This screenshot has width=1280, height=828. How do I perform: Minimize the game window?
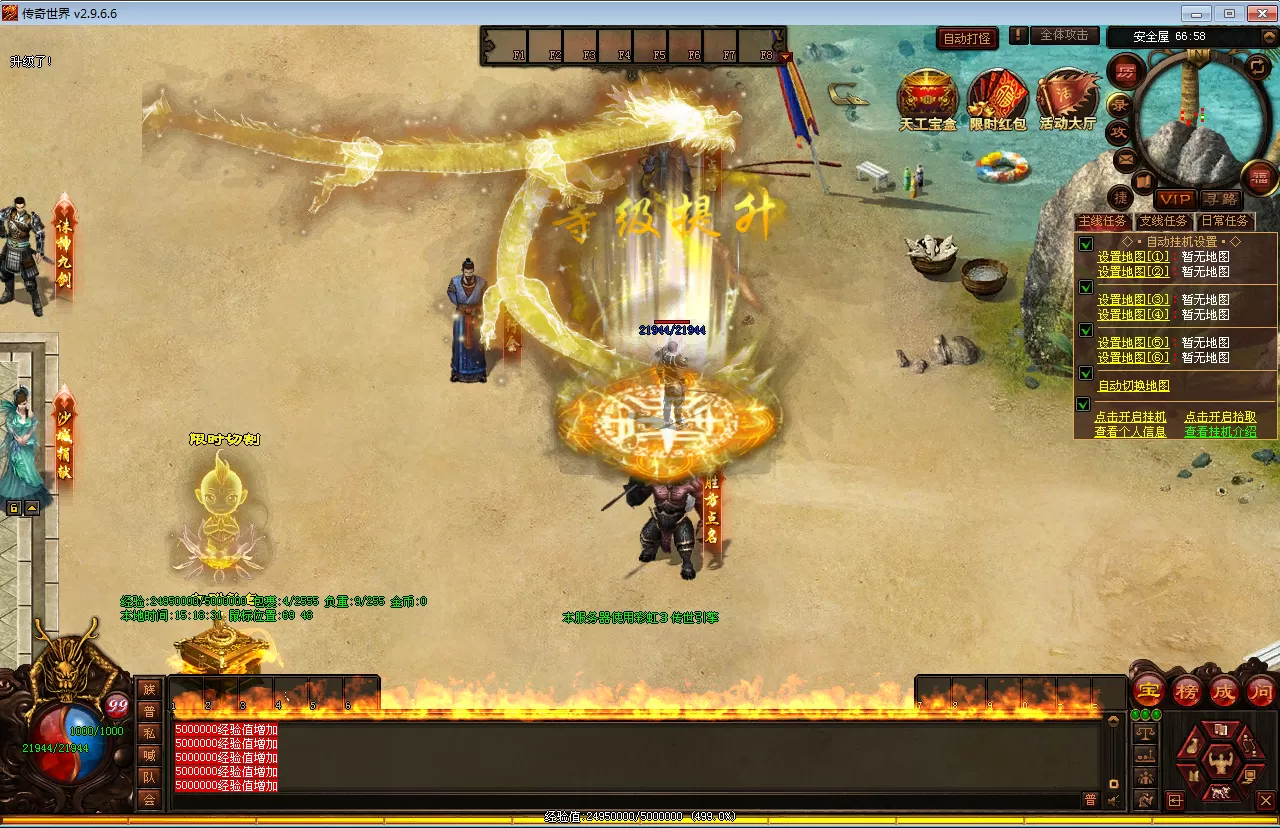point(1197,13)
